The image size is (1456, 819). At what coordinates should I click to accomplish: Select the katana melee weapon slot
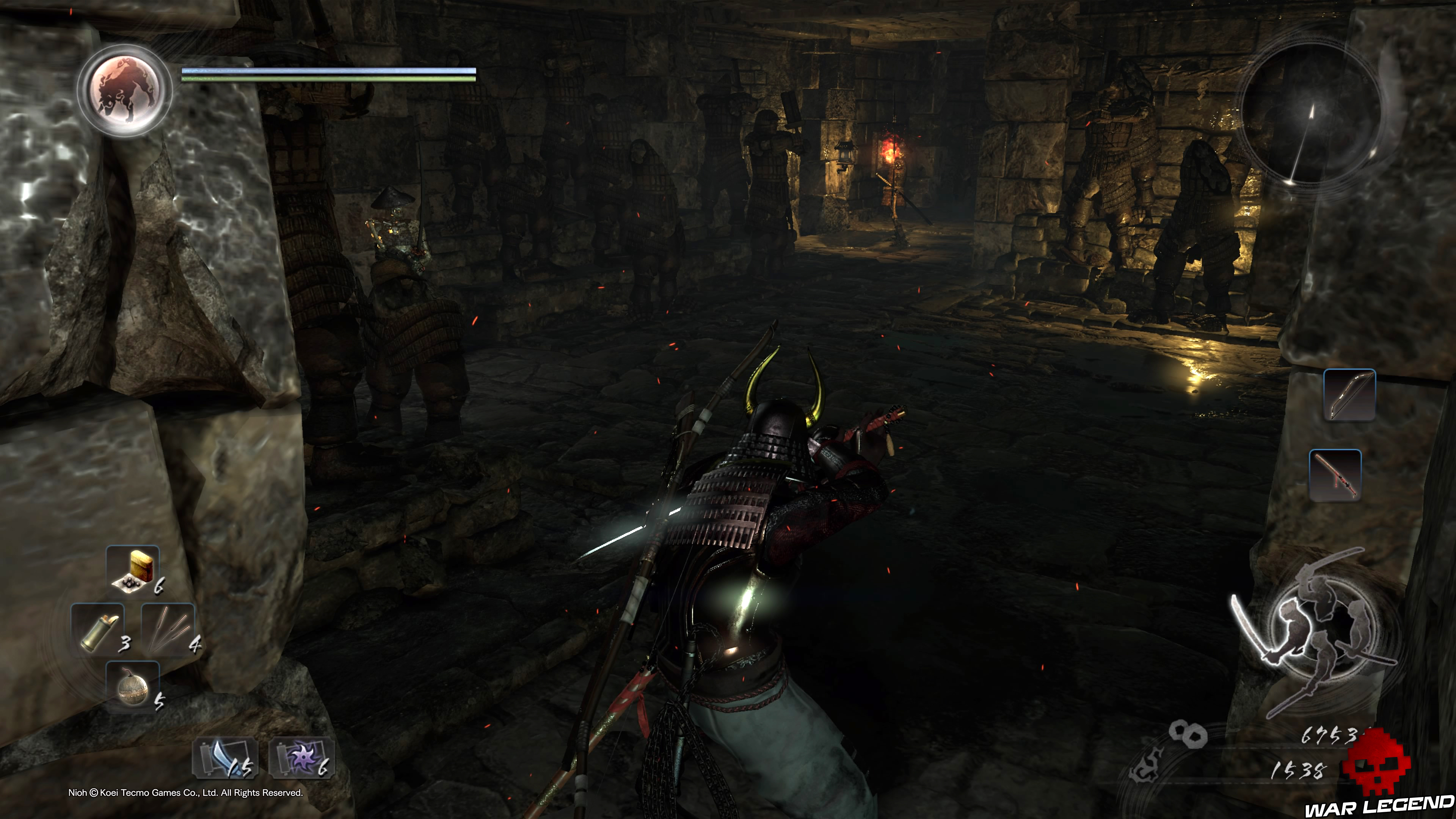1335,475
